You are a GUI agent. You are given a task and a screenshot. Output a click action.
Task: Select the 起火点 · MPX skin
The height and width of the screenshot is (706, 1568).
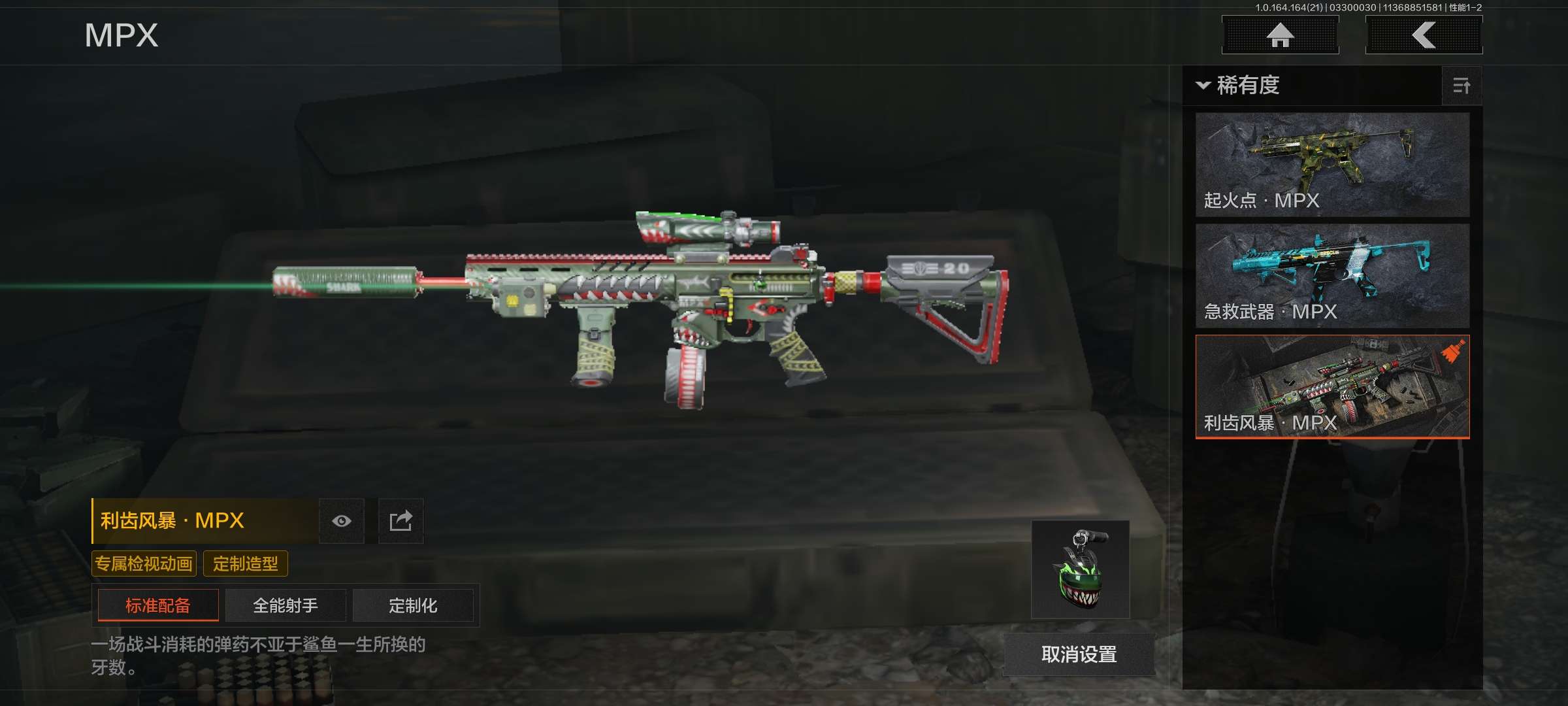pos(1332,164)
